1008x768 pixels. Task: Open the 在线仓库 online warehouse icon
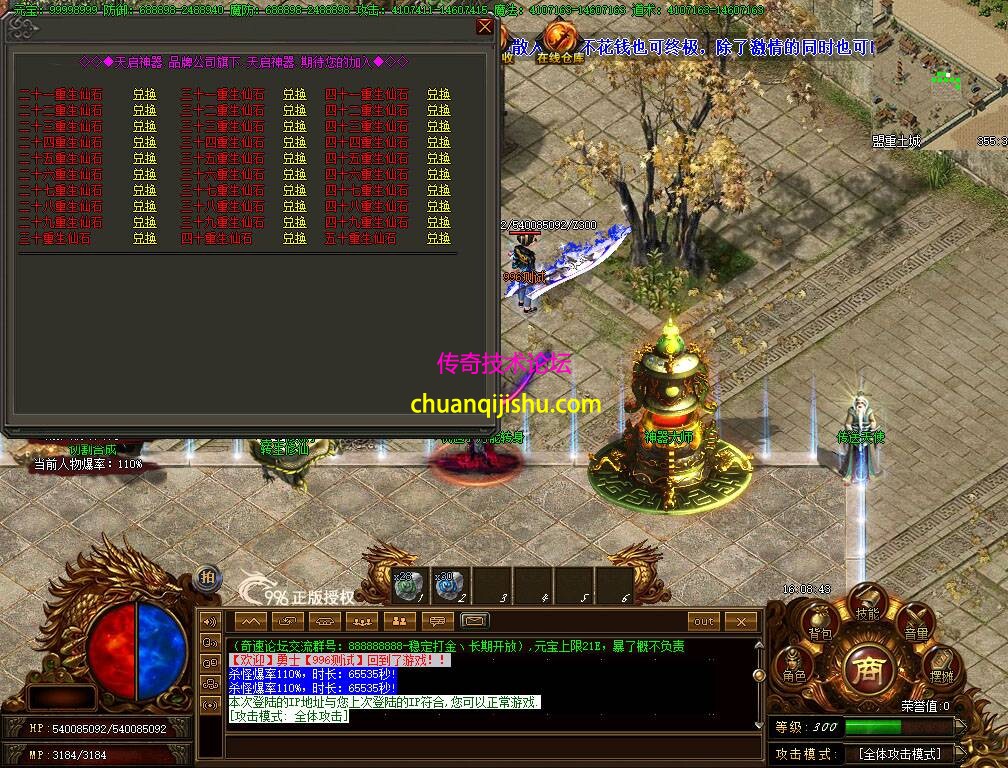coord(562,42)
